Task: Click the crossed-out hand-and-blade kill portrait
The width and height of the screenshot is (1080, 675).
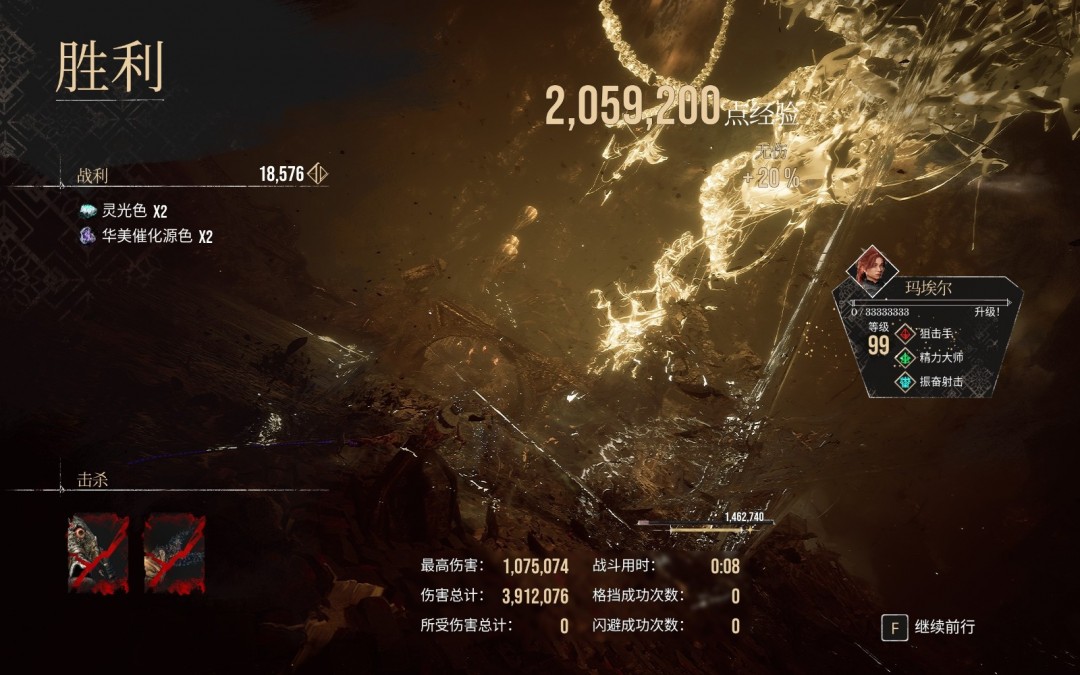Action: [x=174, y=553]
